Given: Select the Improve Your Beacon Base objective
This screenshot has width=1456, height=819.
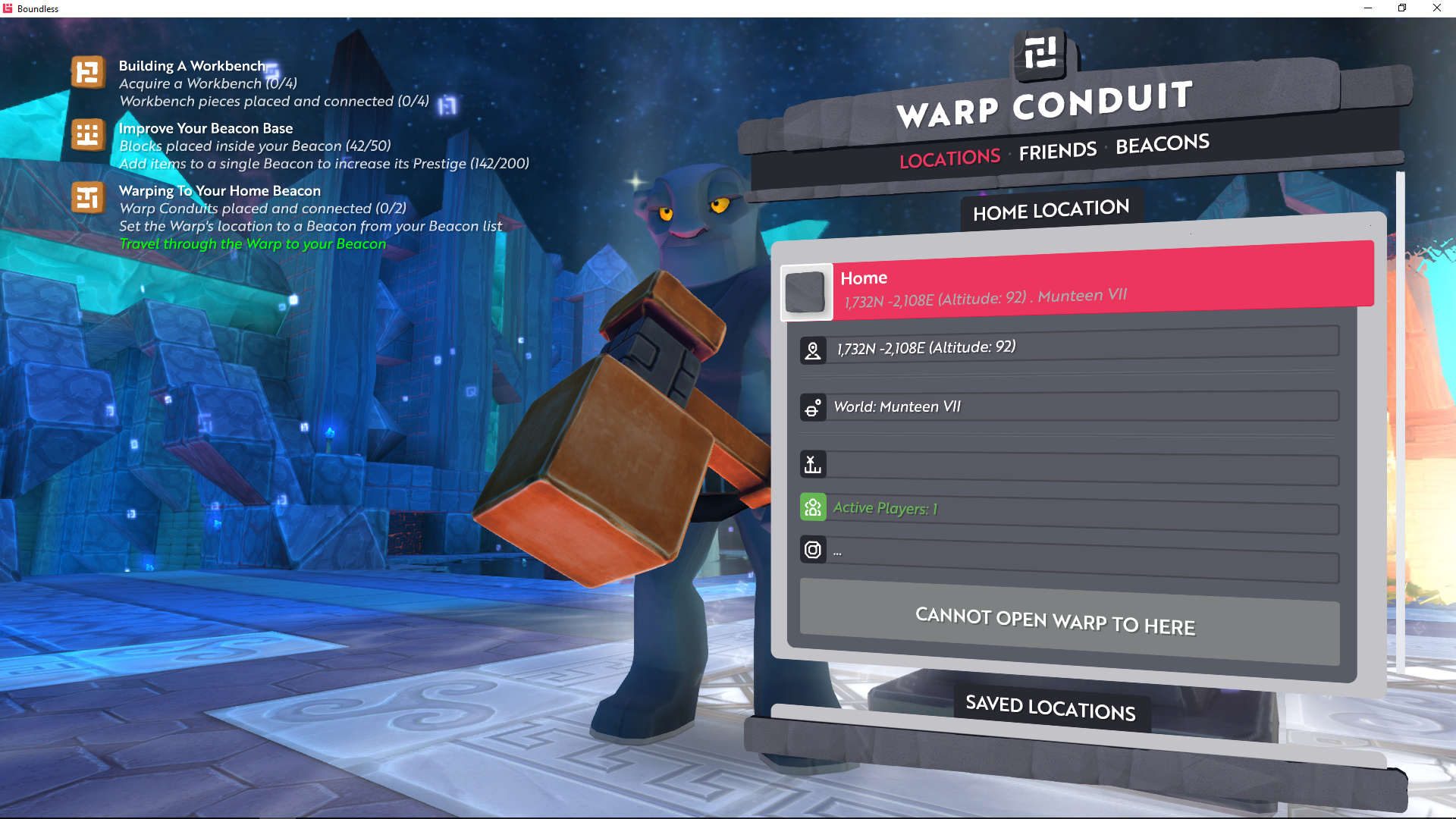Looking at the screenshot, I should tap(206, 129).
